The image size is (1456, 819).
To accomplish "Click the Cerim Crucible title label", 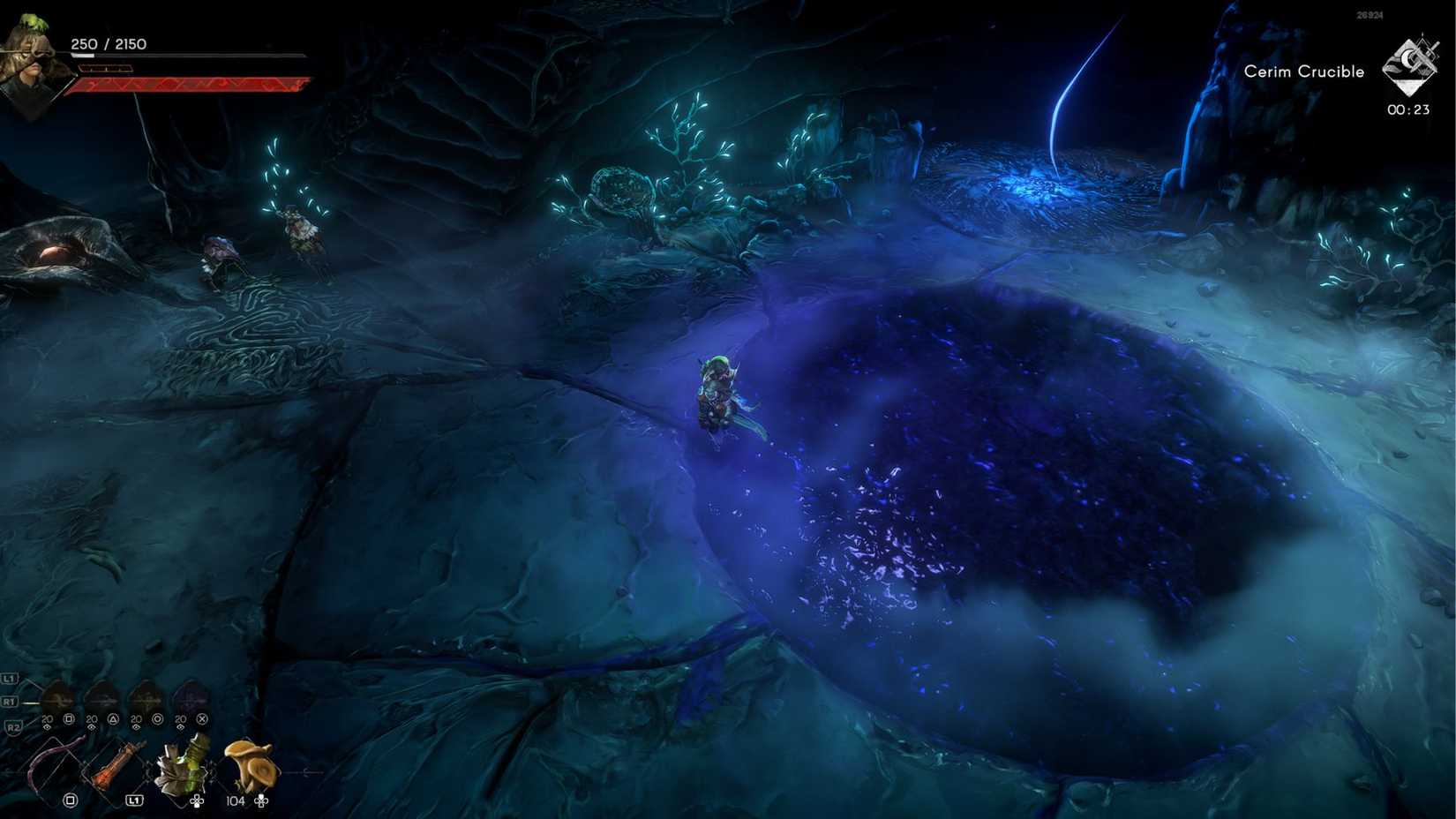I will coord(1303,71).
